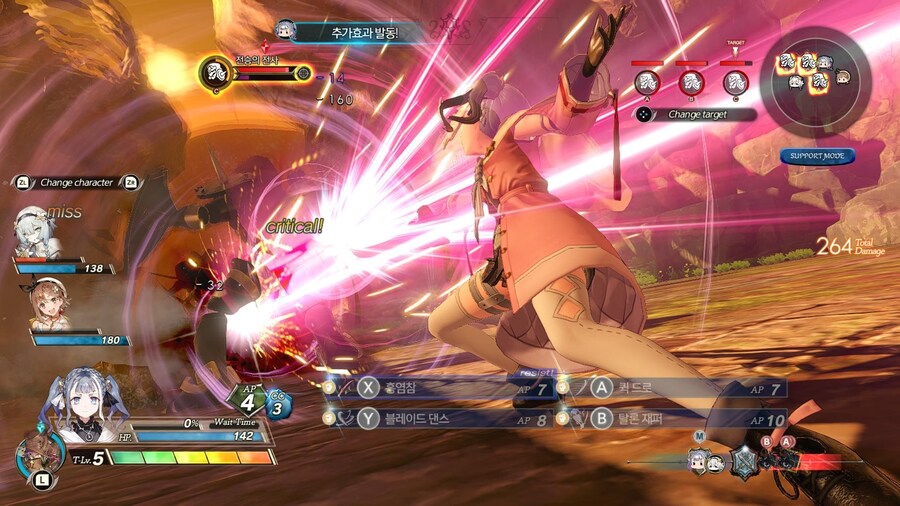Screen dimensions: 900x506
Task: Target enemy B portrait
Action: pos(691,82)
